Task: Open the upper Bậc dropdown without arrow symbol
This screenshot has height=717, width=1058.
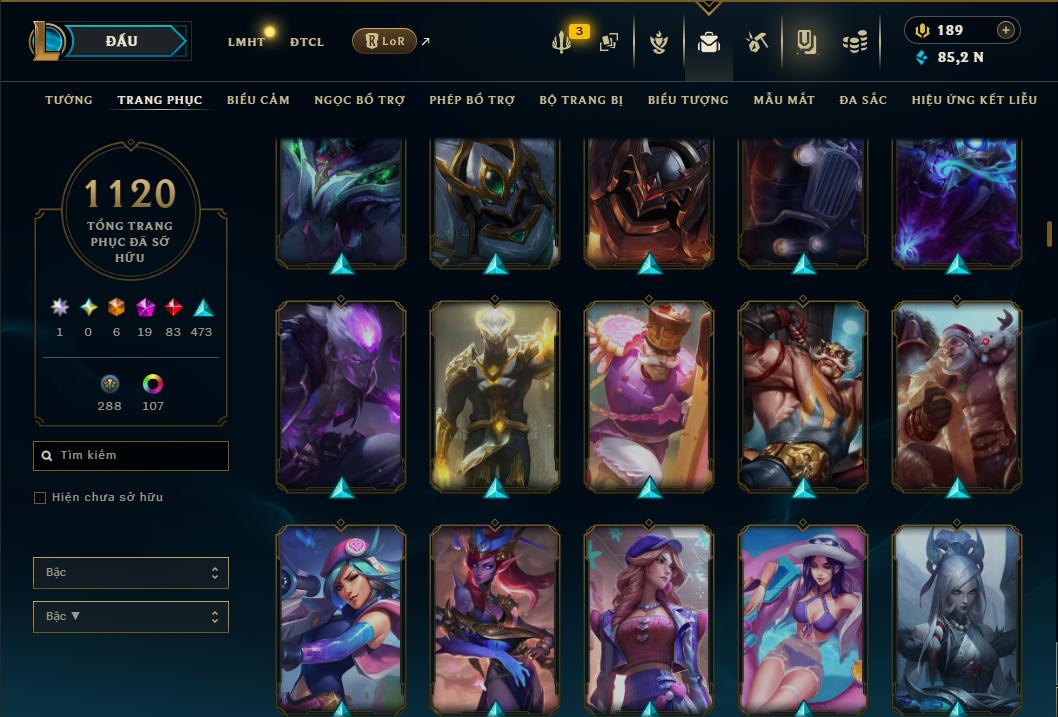Action: 131,573
